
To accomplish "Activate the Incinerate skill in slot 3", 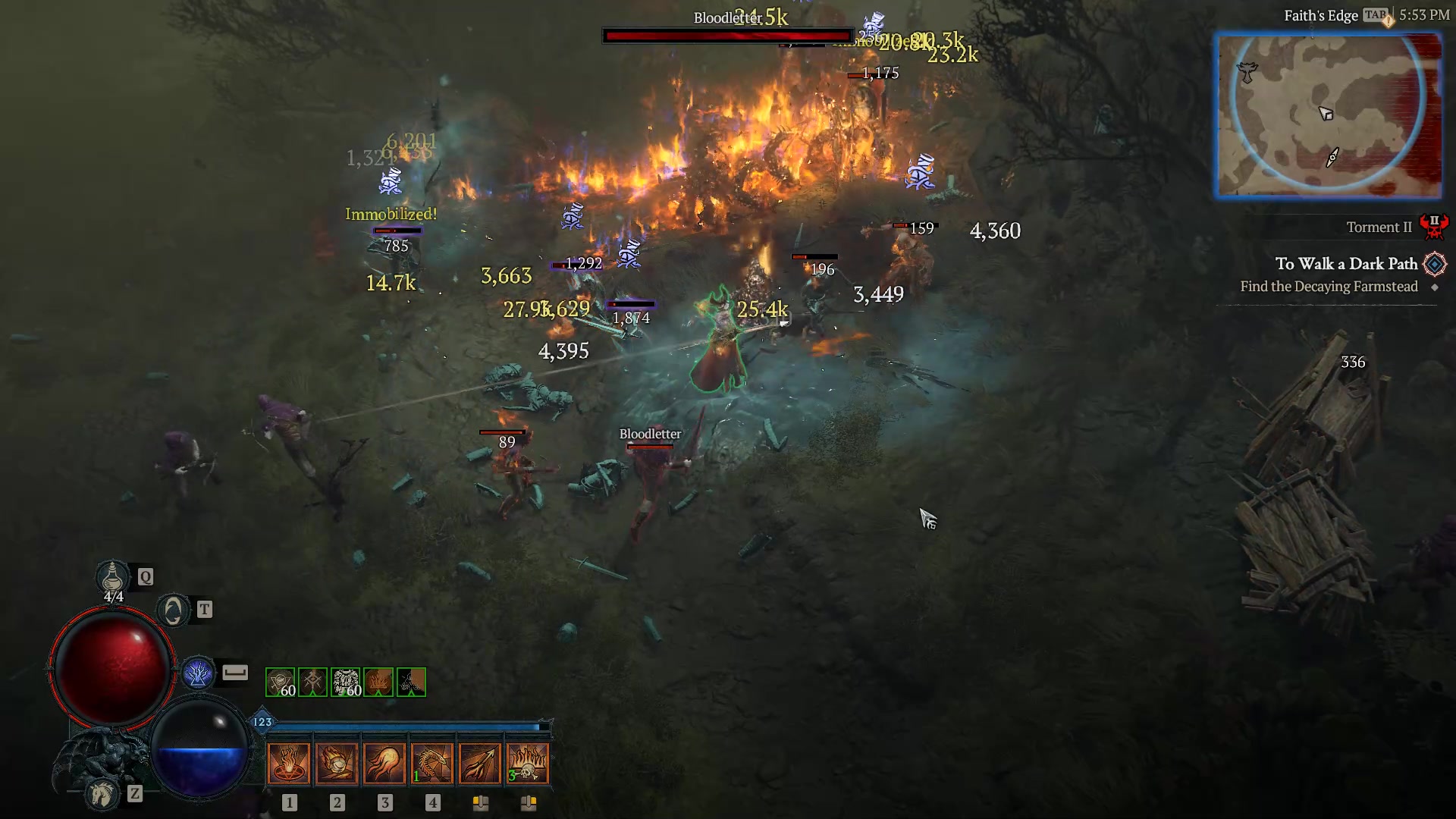I will 386,762.
